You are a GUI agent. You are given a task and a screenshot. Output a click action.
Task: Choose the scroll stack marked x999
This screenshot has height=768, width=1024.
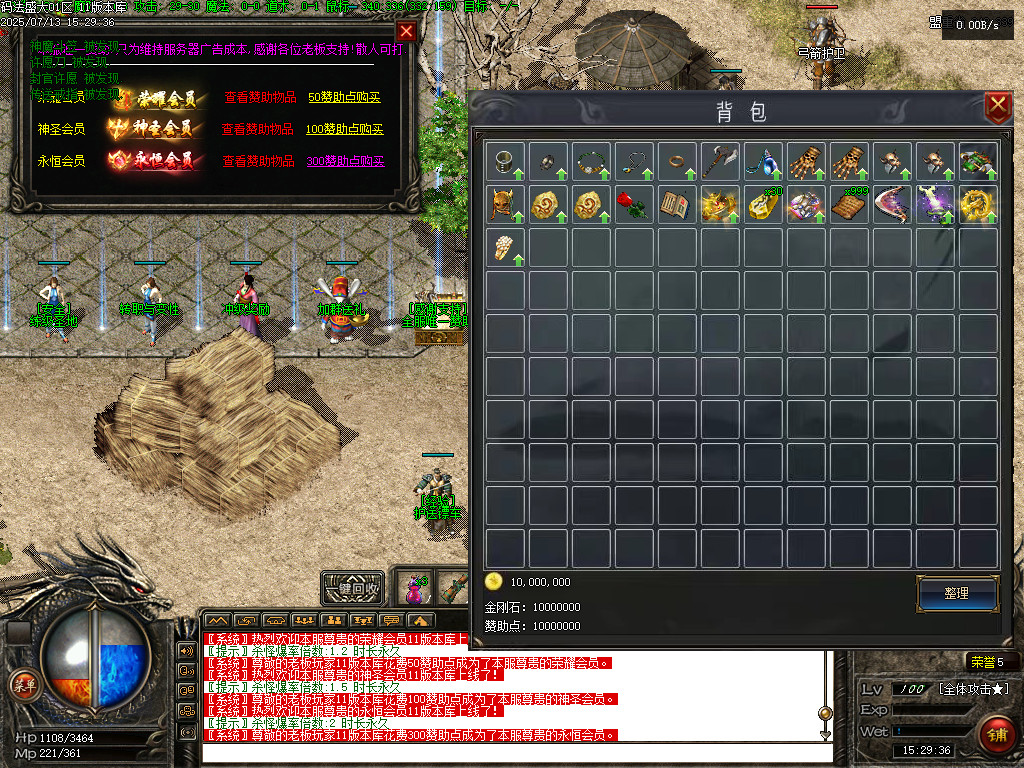click(849, 204)
